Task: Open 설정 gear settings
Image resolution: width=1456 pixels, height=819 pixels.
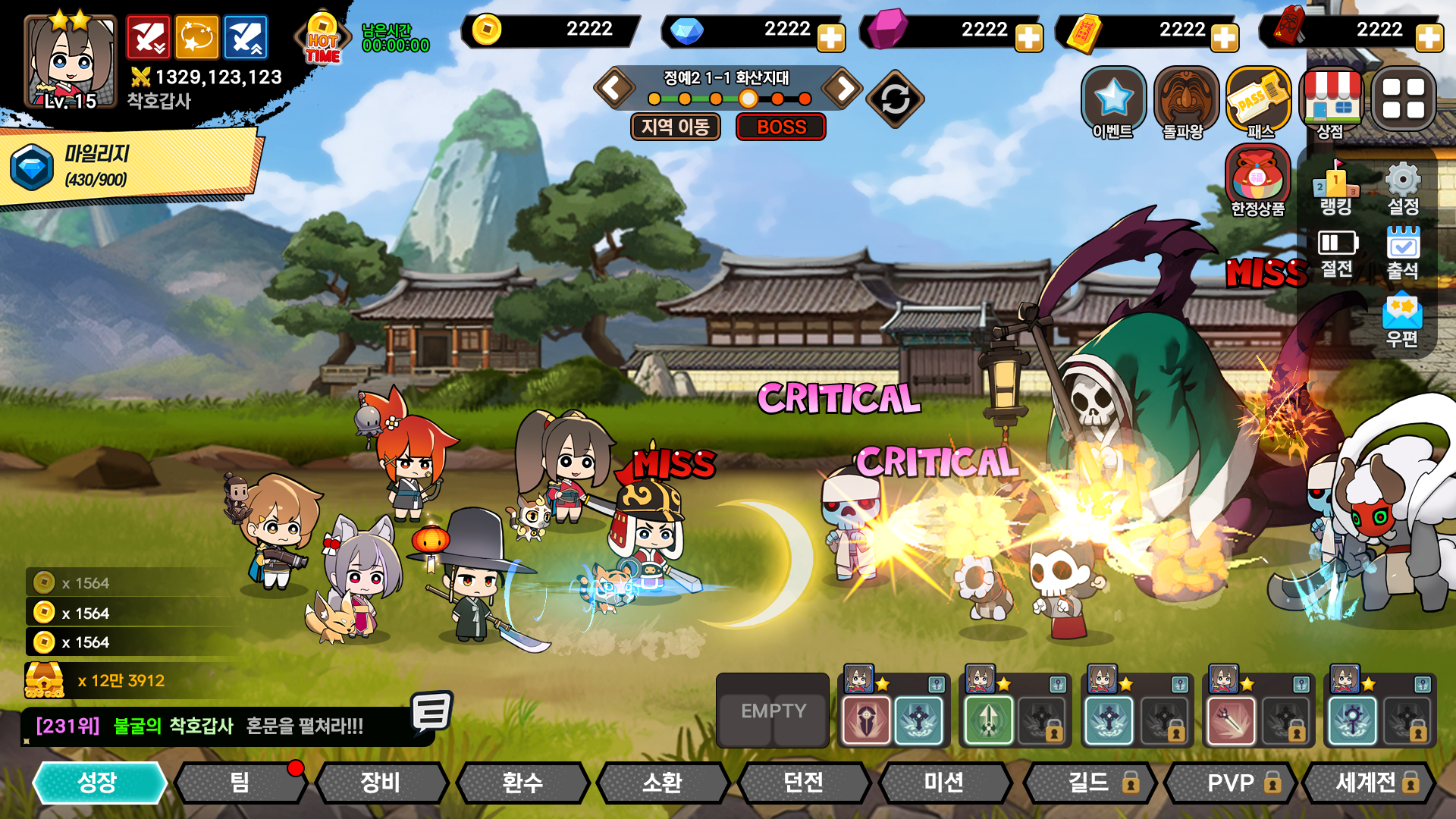Action: [x=1402, y=187]
